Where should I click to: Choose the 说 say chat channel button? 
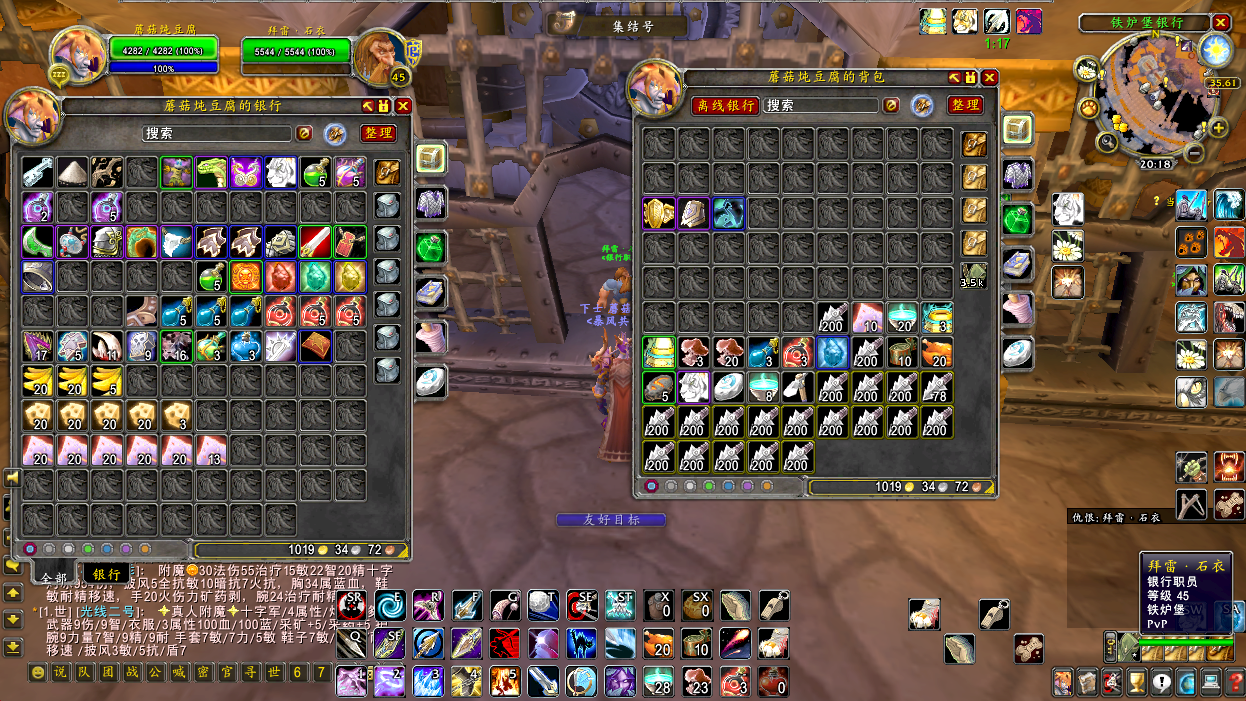click(x=61, y=672)
